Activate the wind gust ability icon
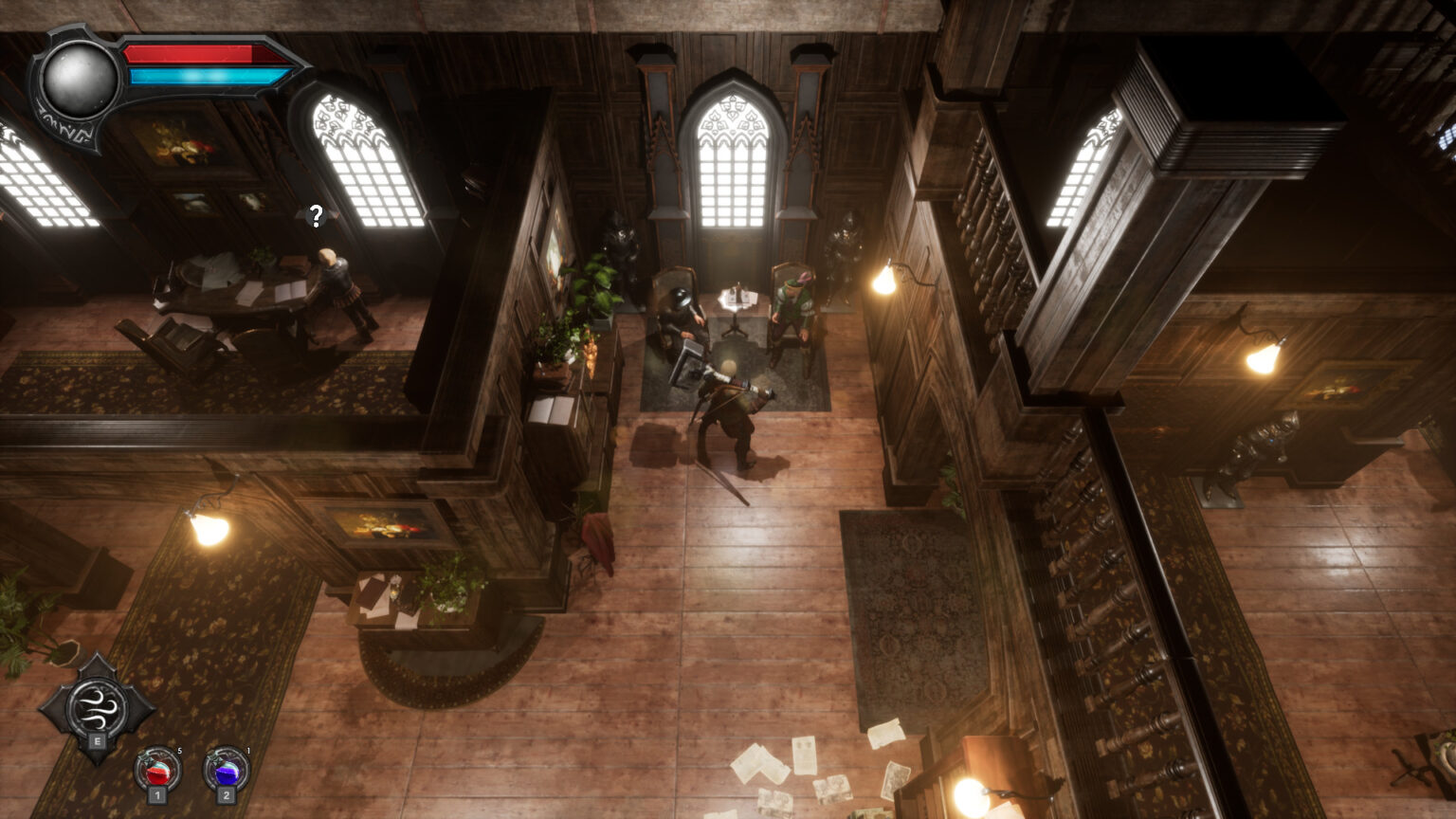 (97, 705)
